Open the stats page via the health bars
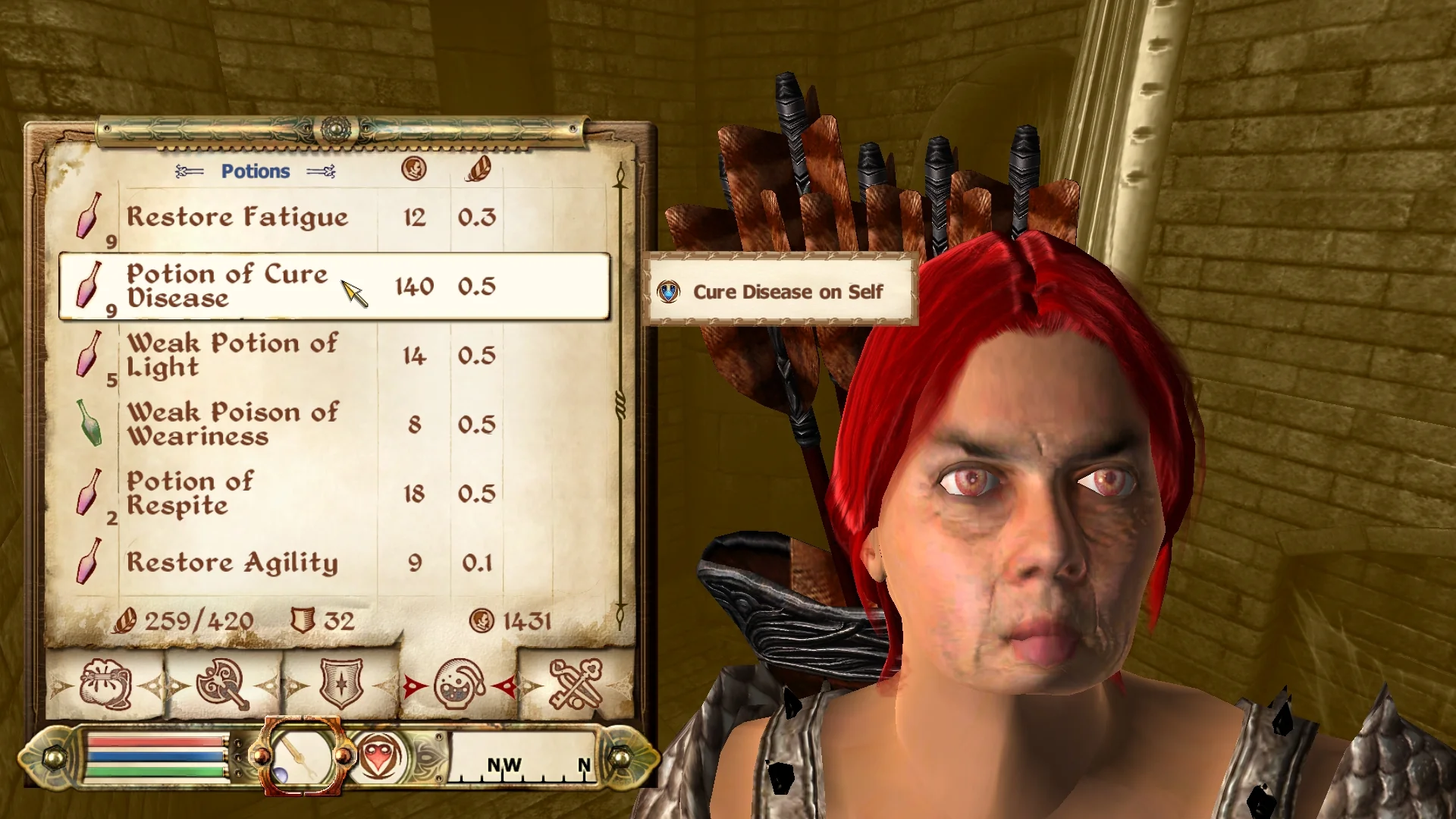The image size is (1456, 819). pos(157,756)
